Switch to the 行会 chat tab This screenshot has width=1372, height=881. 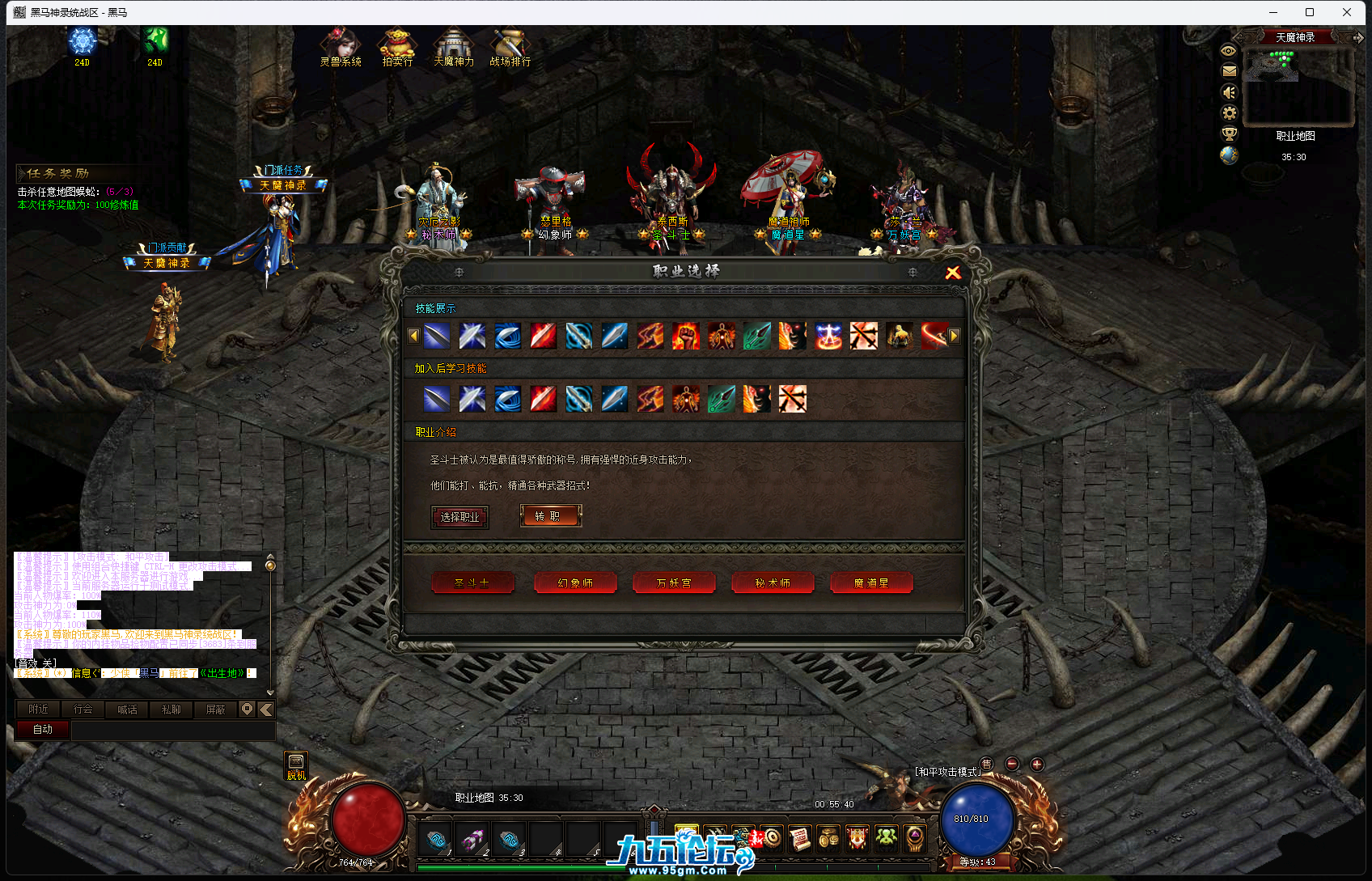[82, 709]
